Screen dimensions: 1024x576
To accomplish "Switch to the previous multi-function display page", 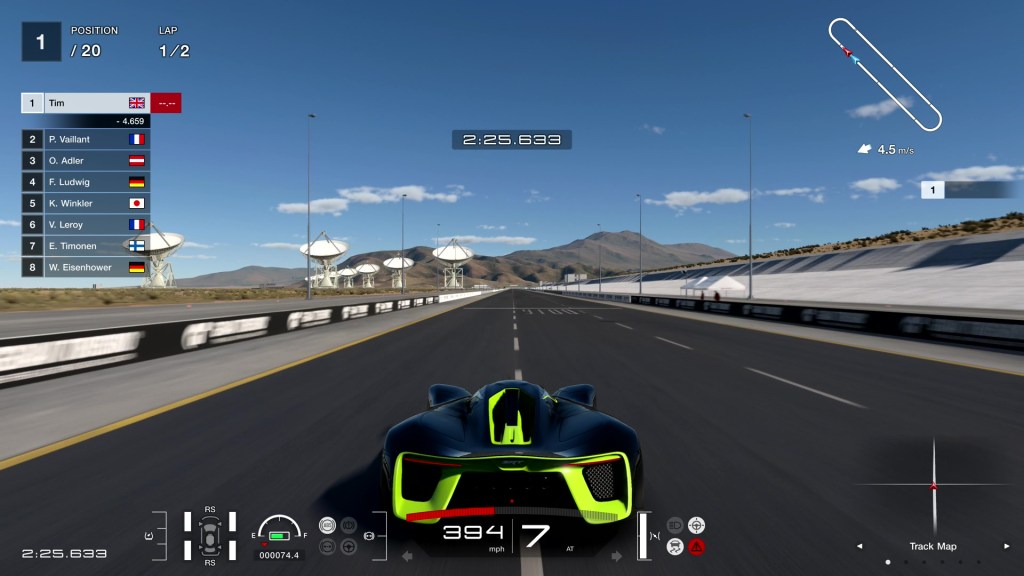I will [859, 546].
